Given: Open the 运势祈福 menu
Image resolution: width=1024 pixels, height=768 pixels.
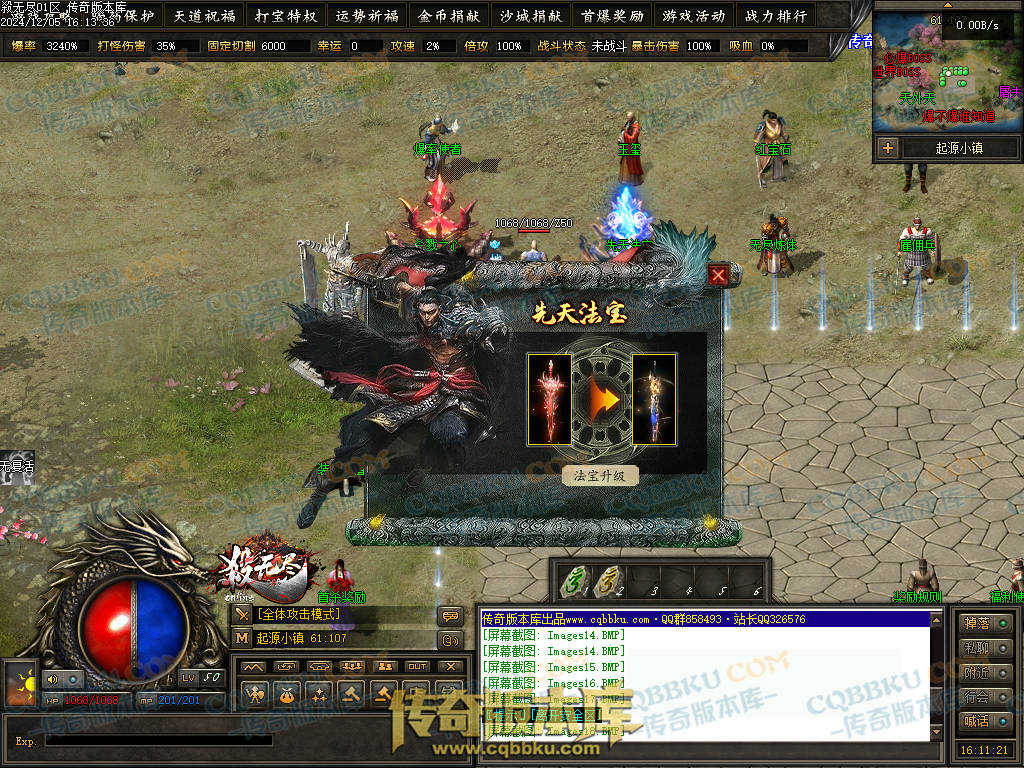Looking at the screenshot, I should coord(367,15).
